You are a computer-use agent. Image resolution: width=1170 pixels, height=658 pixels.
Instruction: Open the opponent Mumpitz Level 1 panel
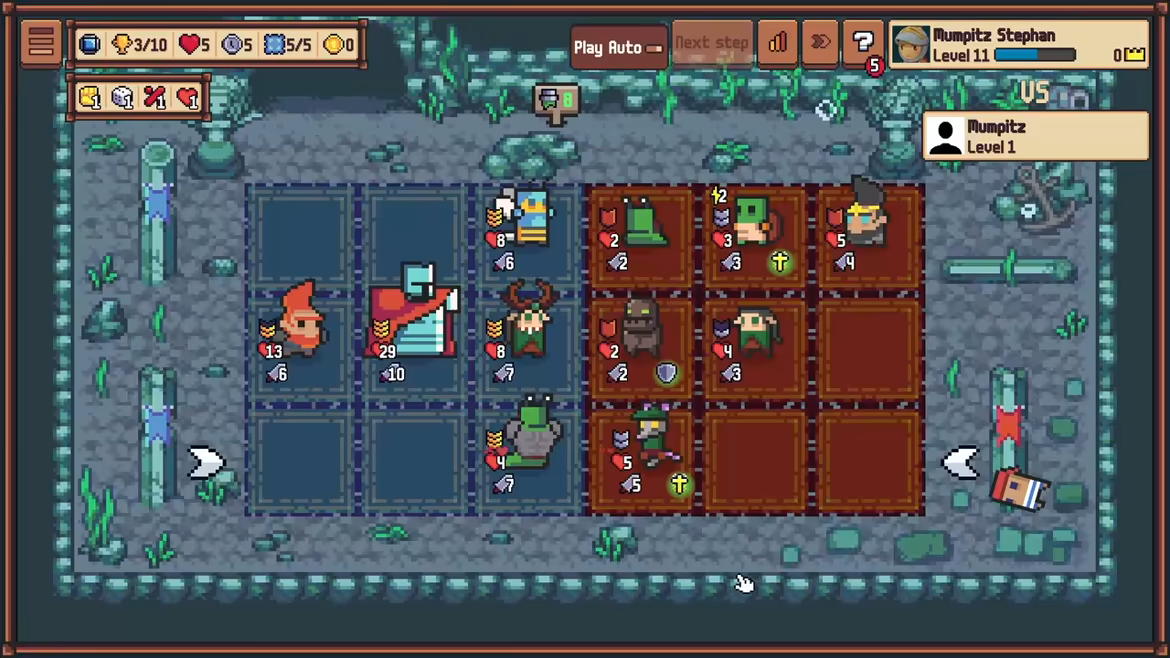(1035, 136)
